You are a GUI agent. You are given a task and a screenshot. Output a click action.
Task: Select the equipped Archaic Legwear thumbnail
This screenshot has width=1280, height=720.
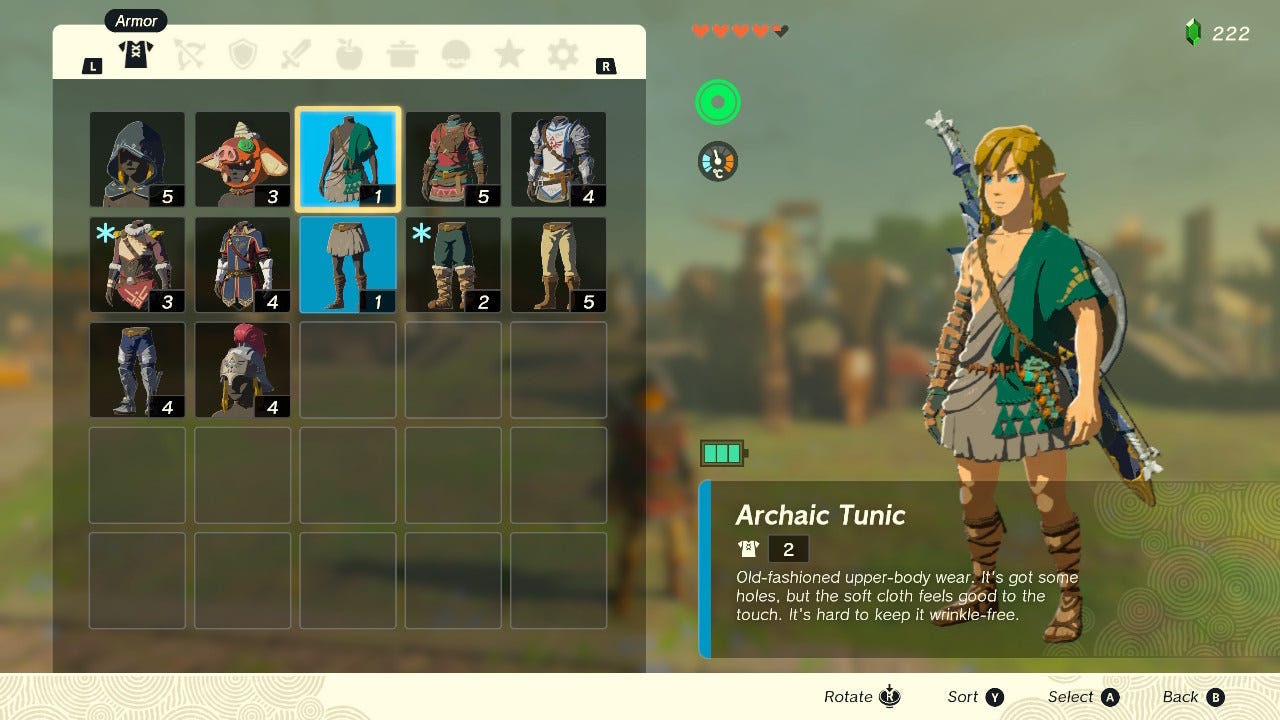pyautogui.click(x=347, y=264)
